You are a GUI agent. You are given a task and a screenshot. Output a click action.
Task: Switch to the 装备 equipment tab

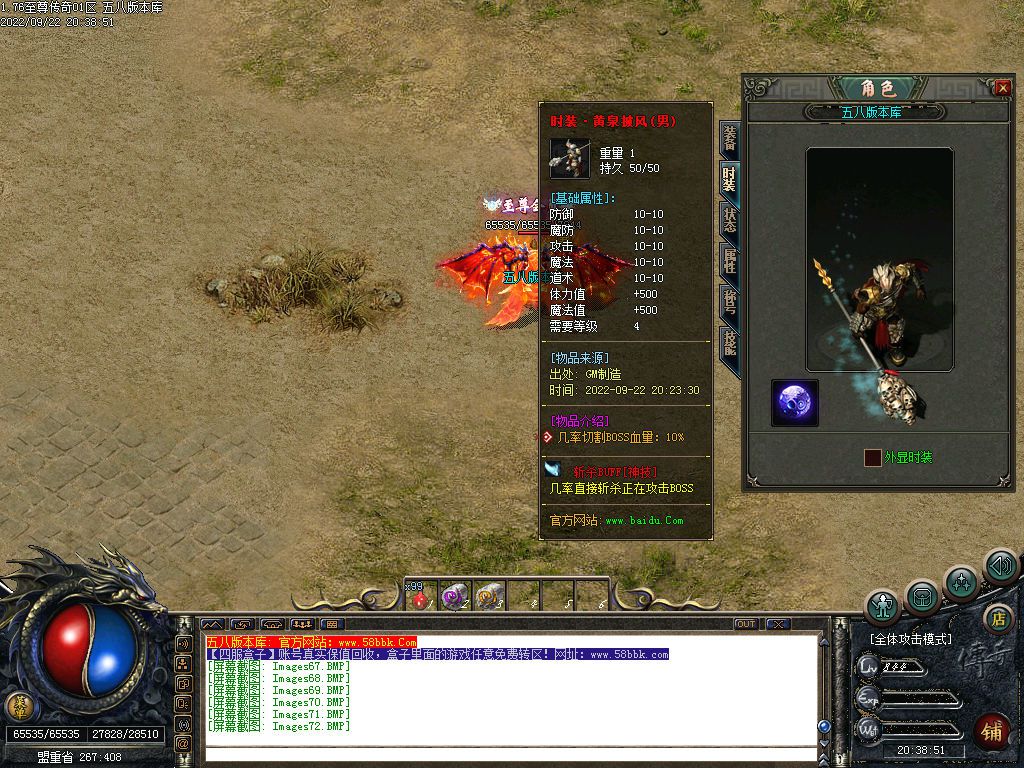(730, 140)
